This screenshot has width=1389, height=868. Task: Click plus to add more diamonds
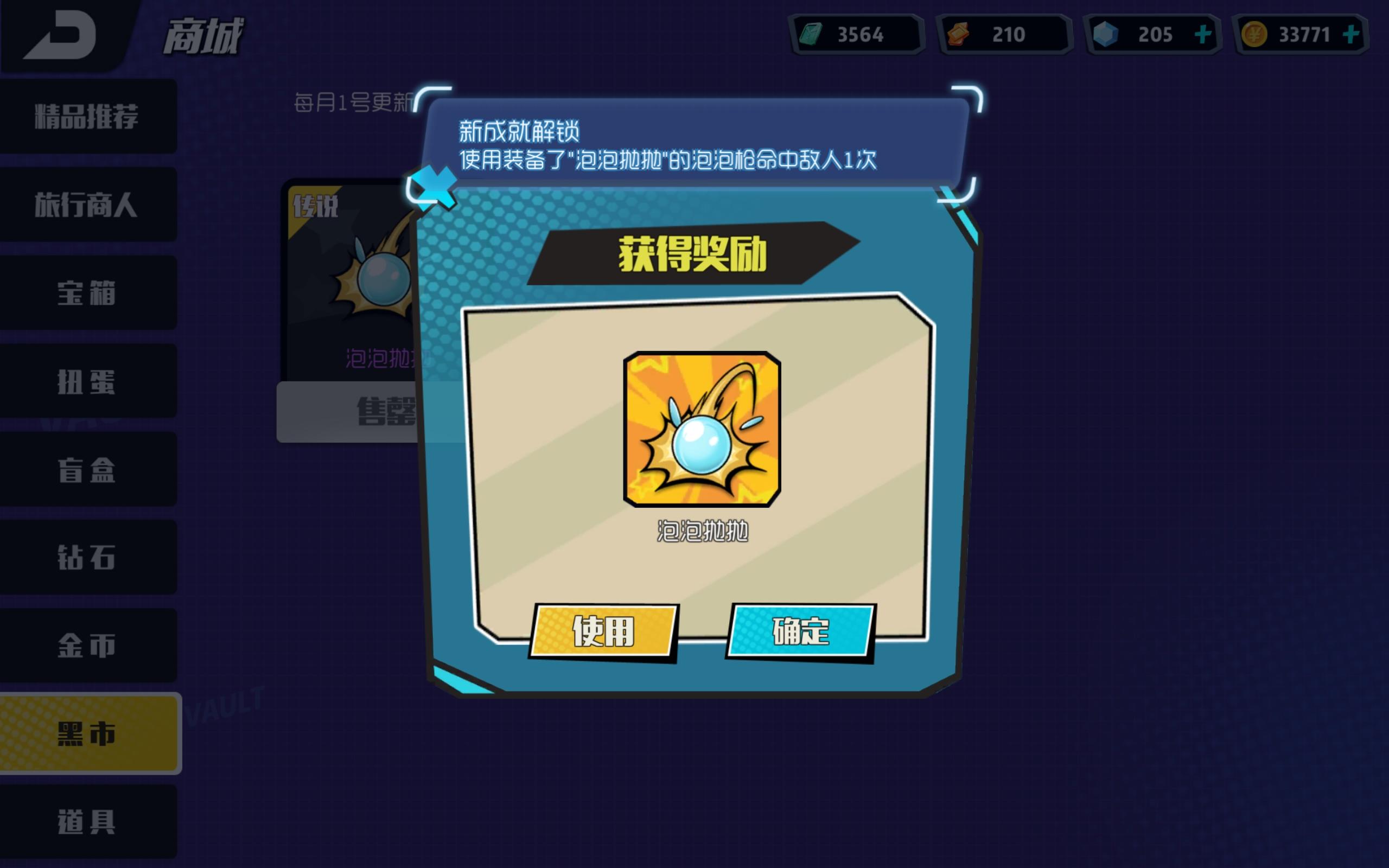coord(1202,34)
